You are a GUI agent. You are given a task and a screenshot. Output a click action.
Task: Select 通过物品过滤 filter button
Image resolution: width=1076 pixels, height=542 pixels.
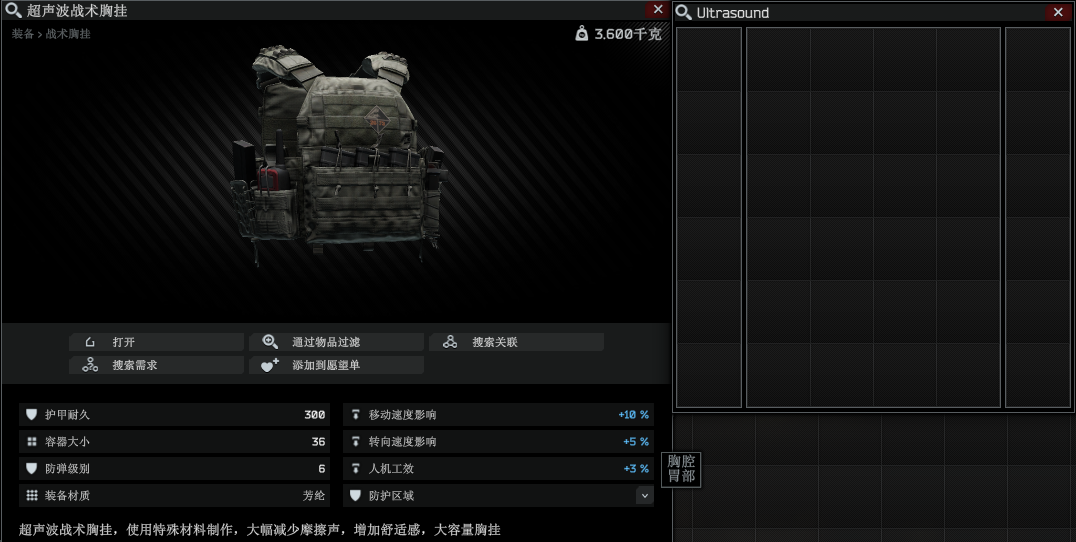coord(336,342)
